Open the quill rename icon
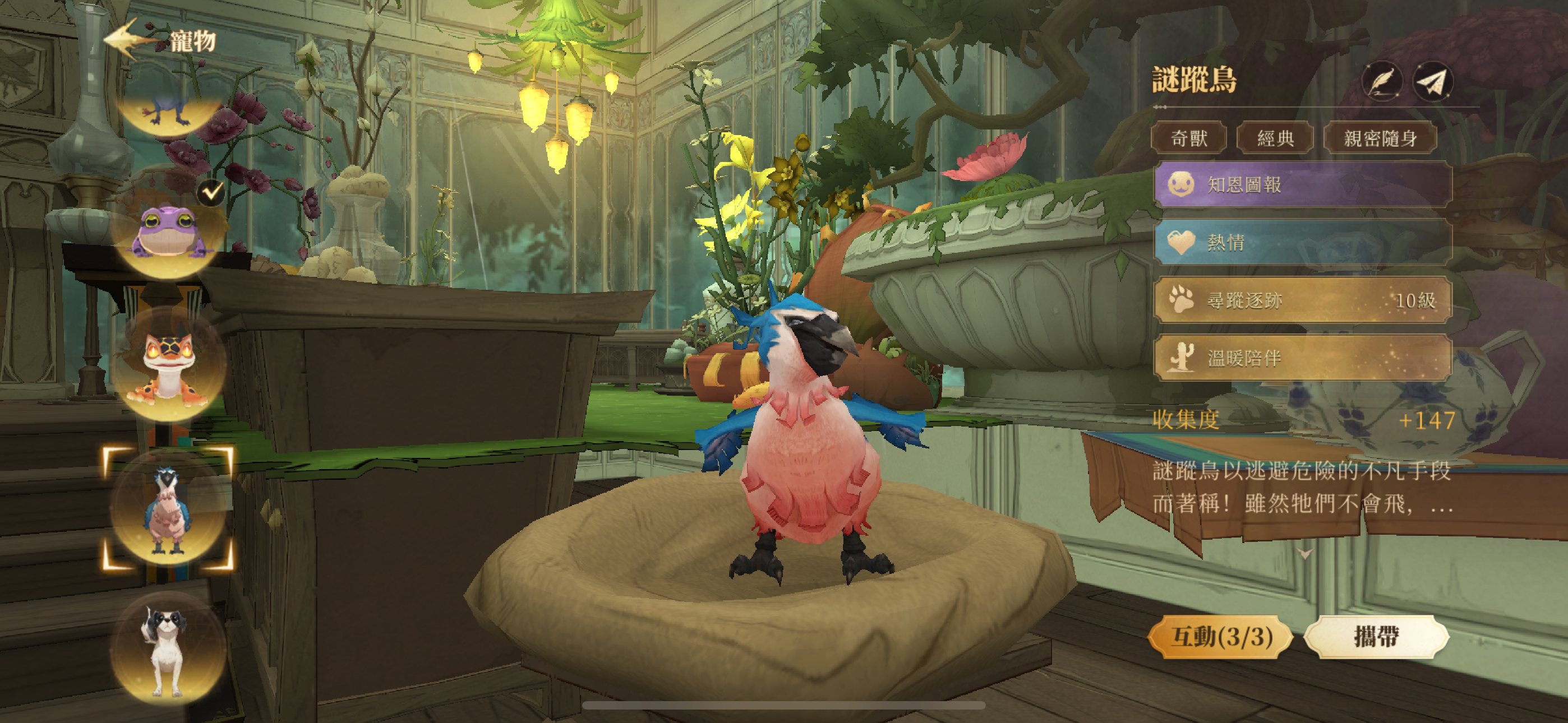 click(x=1381, y=82)
